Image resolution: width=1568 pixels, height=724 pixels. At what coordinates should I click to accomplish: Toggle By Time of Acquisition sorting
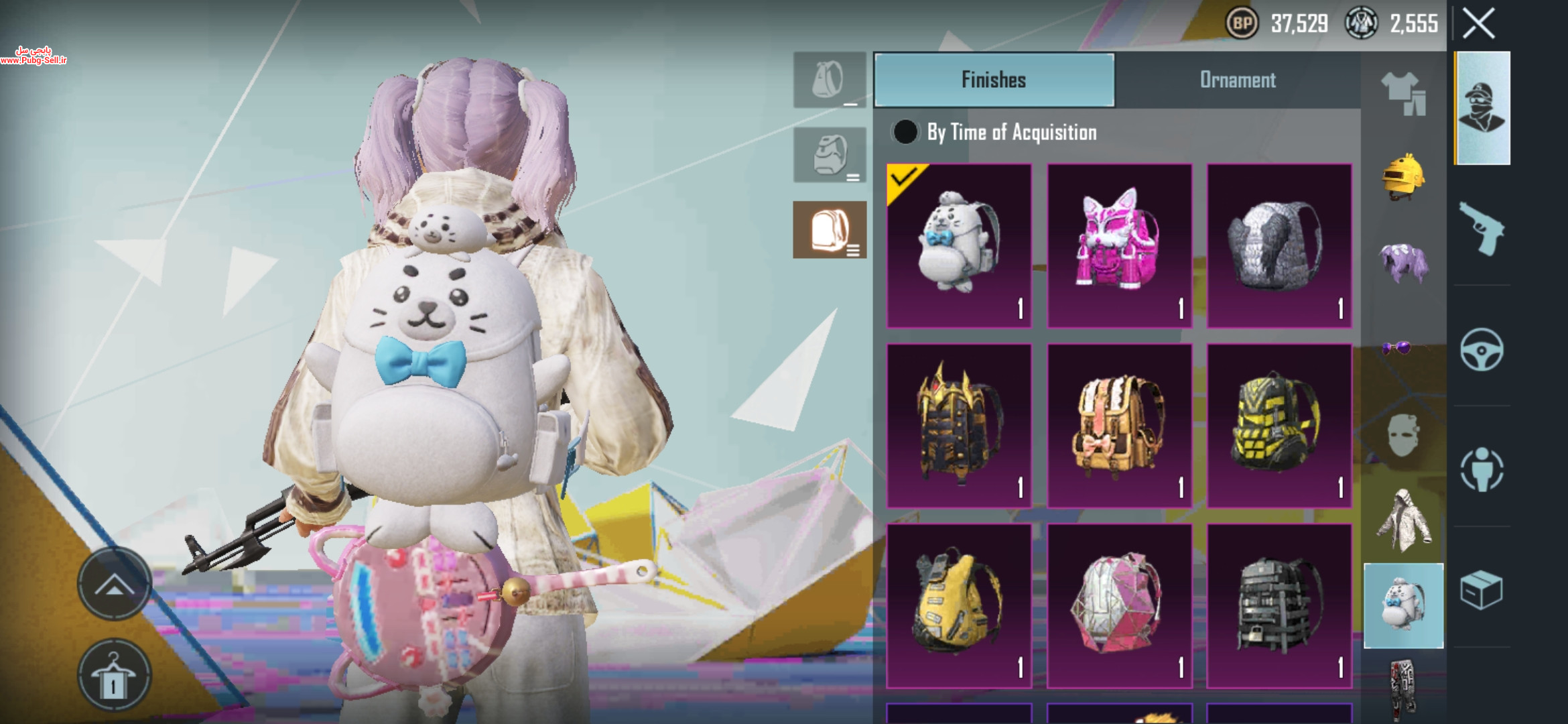(905, 132)
